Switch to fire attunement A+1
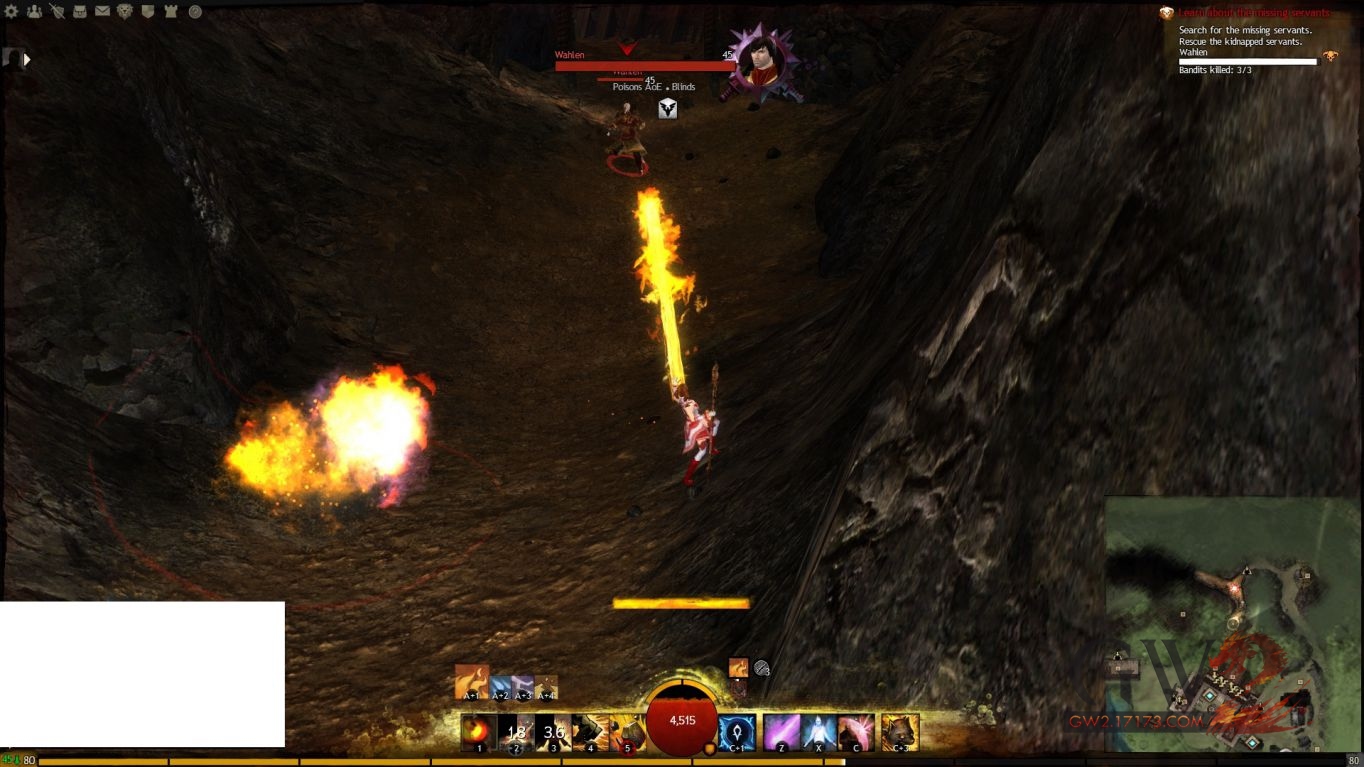 pos(472,682)
